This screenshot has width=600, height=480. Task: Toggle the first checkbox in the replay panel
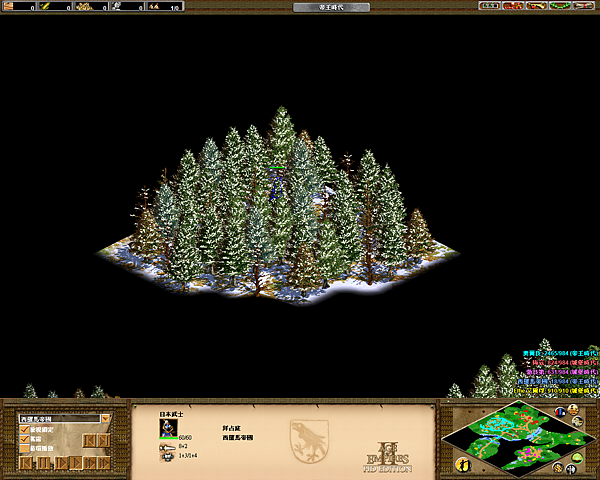(25, 429)
